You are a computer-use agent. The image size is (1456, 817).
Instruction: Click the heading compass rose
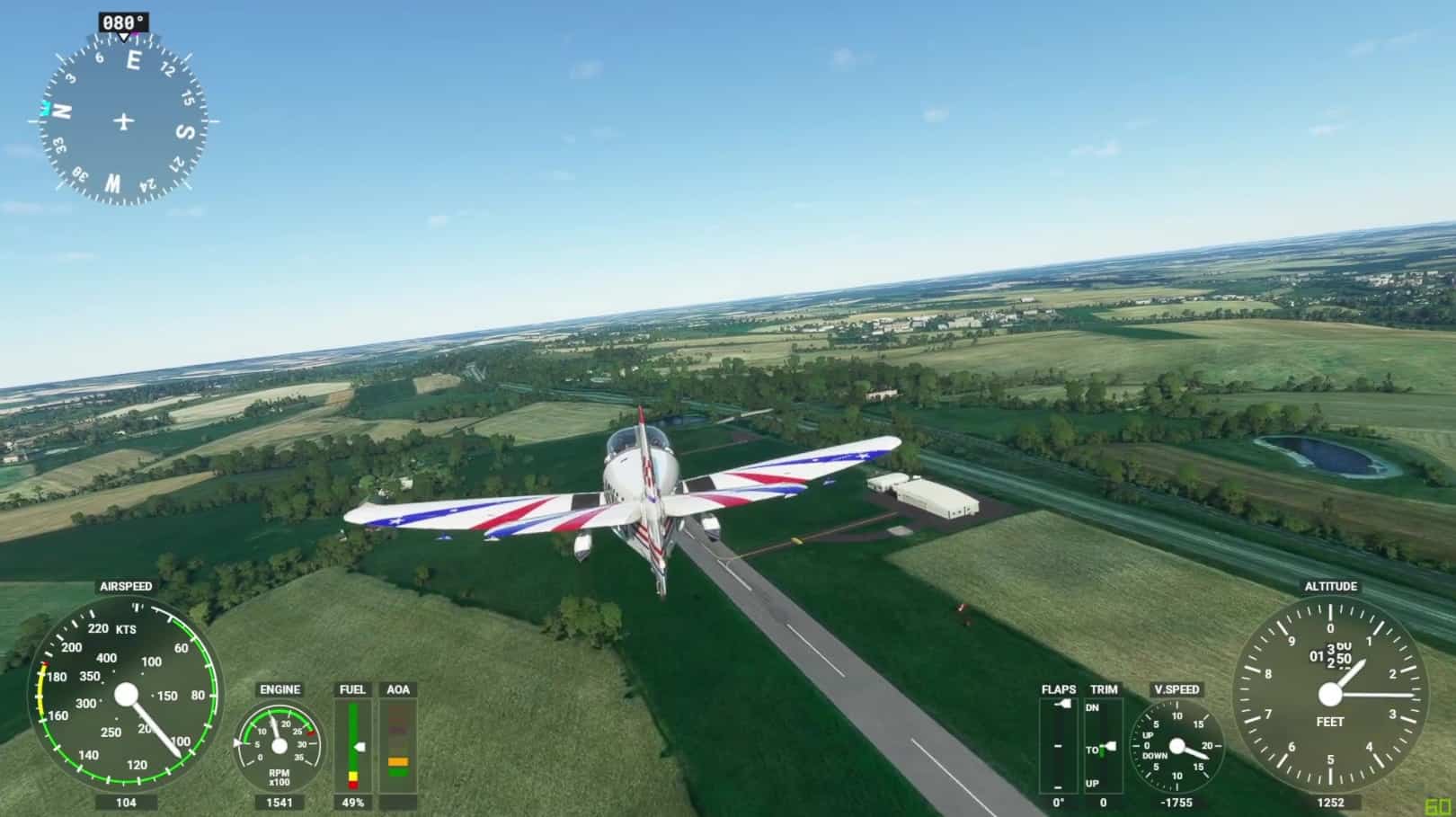[124, 120]
